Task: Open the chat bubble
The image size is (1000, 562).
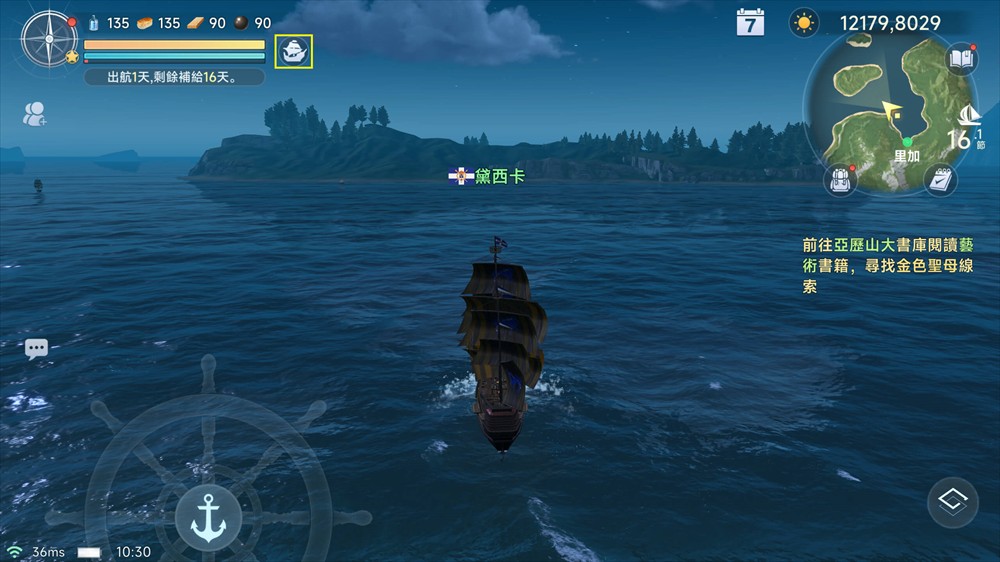Action: 36,349
